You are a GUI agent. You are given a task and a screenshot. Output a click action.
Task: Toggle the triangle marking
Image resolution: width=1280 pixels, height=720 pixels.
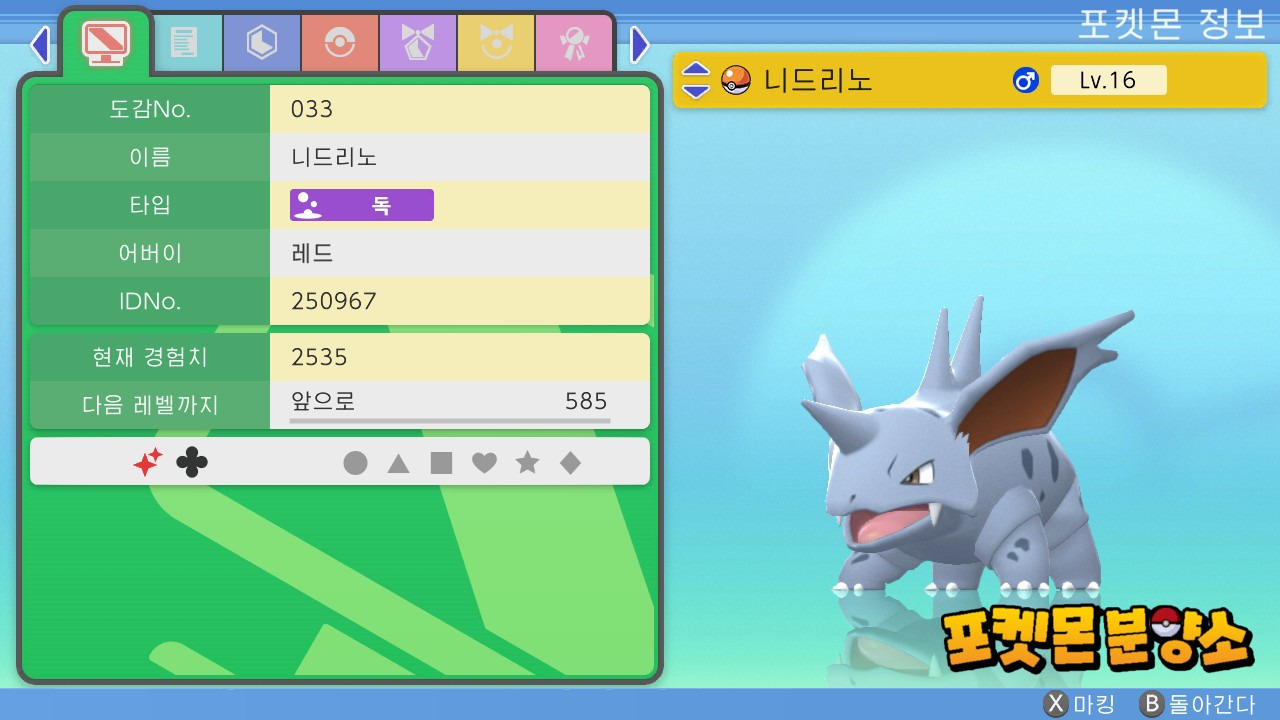[x=398, y=463]
